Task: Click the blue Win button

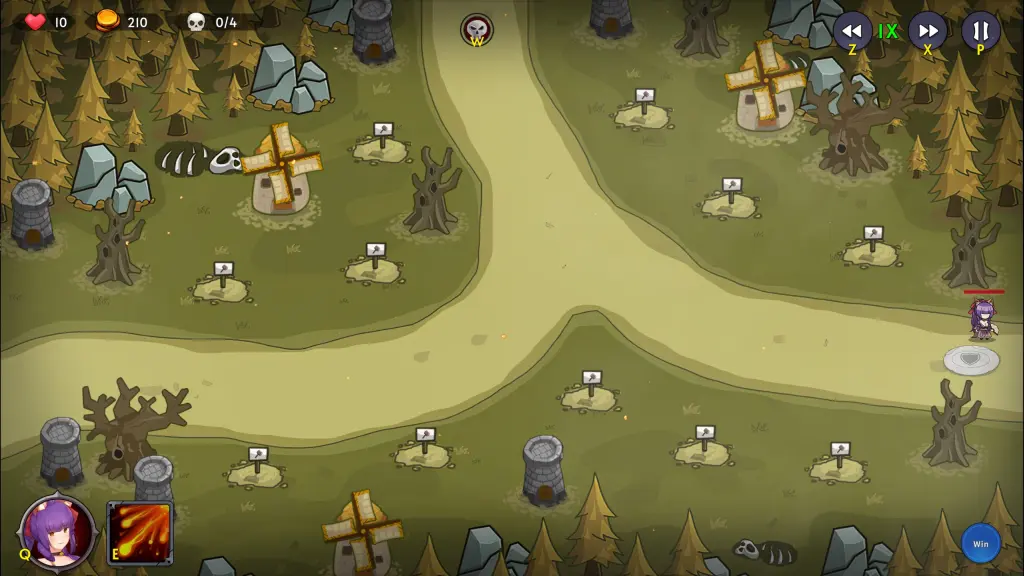Action: pyautogui.click(x=980, y=544)
